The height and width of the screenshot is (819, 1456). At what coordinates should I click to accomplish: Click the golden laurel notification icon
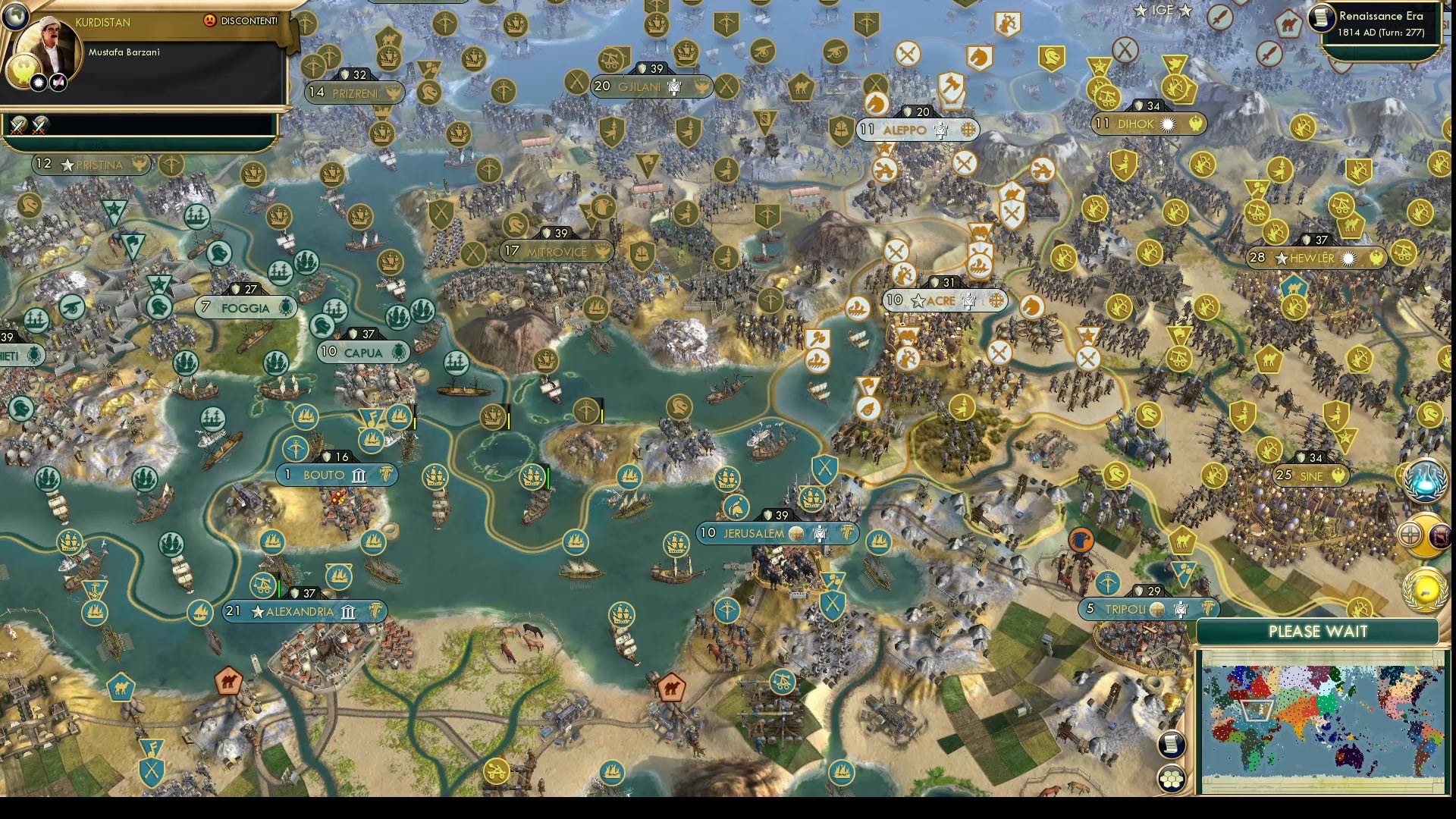(x=1423, y=589)
